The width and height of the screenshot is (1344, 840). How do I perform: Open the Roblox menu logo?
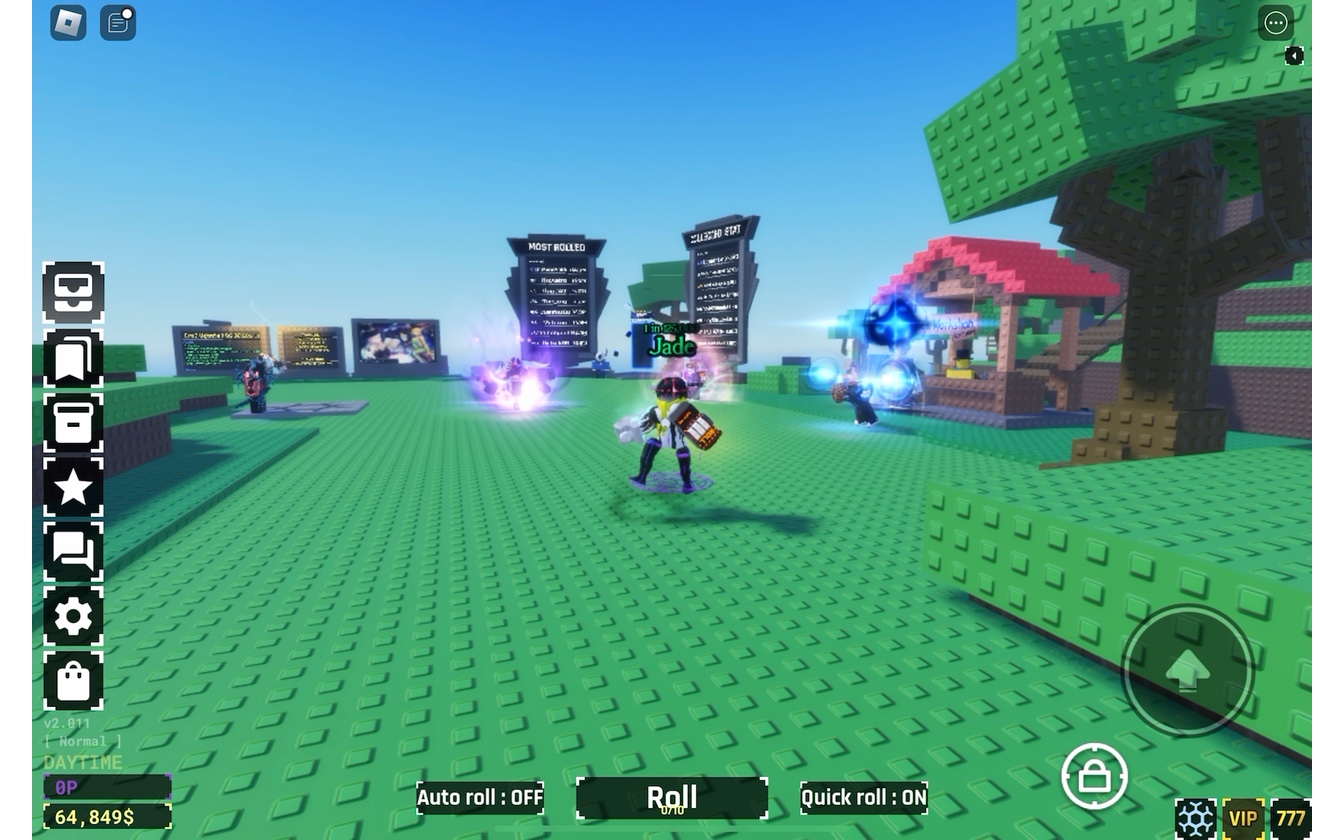point(68,23)
